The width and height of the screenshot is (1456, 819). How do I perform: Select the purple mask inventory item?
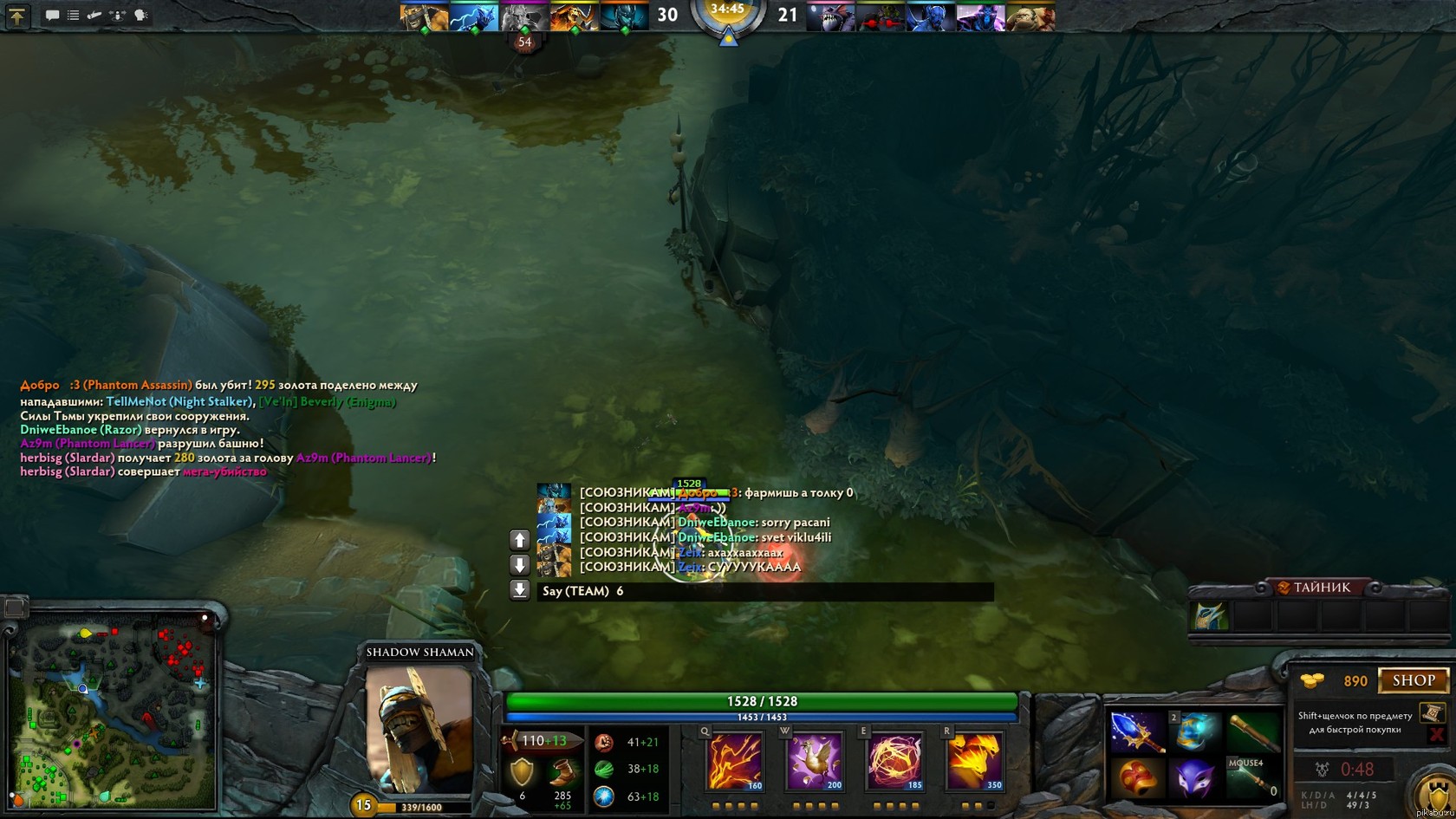[1194, 777]
